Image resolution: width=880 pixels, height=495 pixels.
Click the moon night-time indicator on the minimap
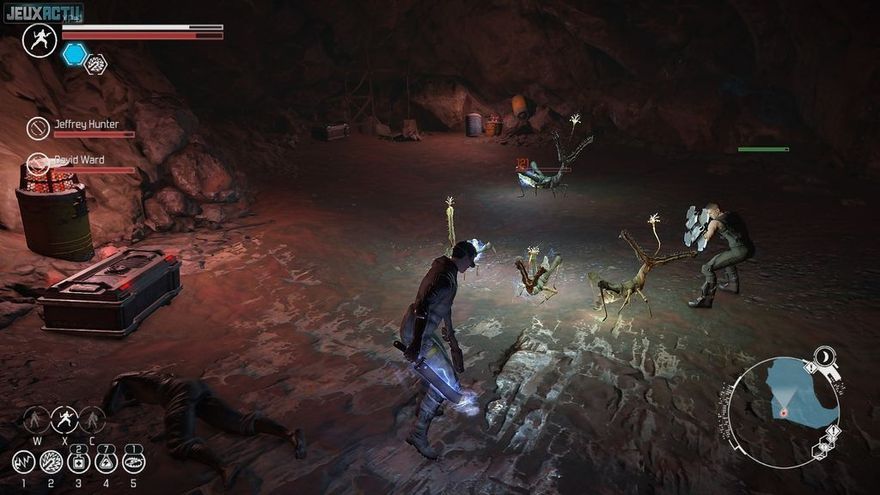[x=825, y=356]
